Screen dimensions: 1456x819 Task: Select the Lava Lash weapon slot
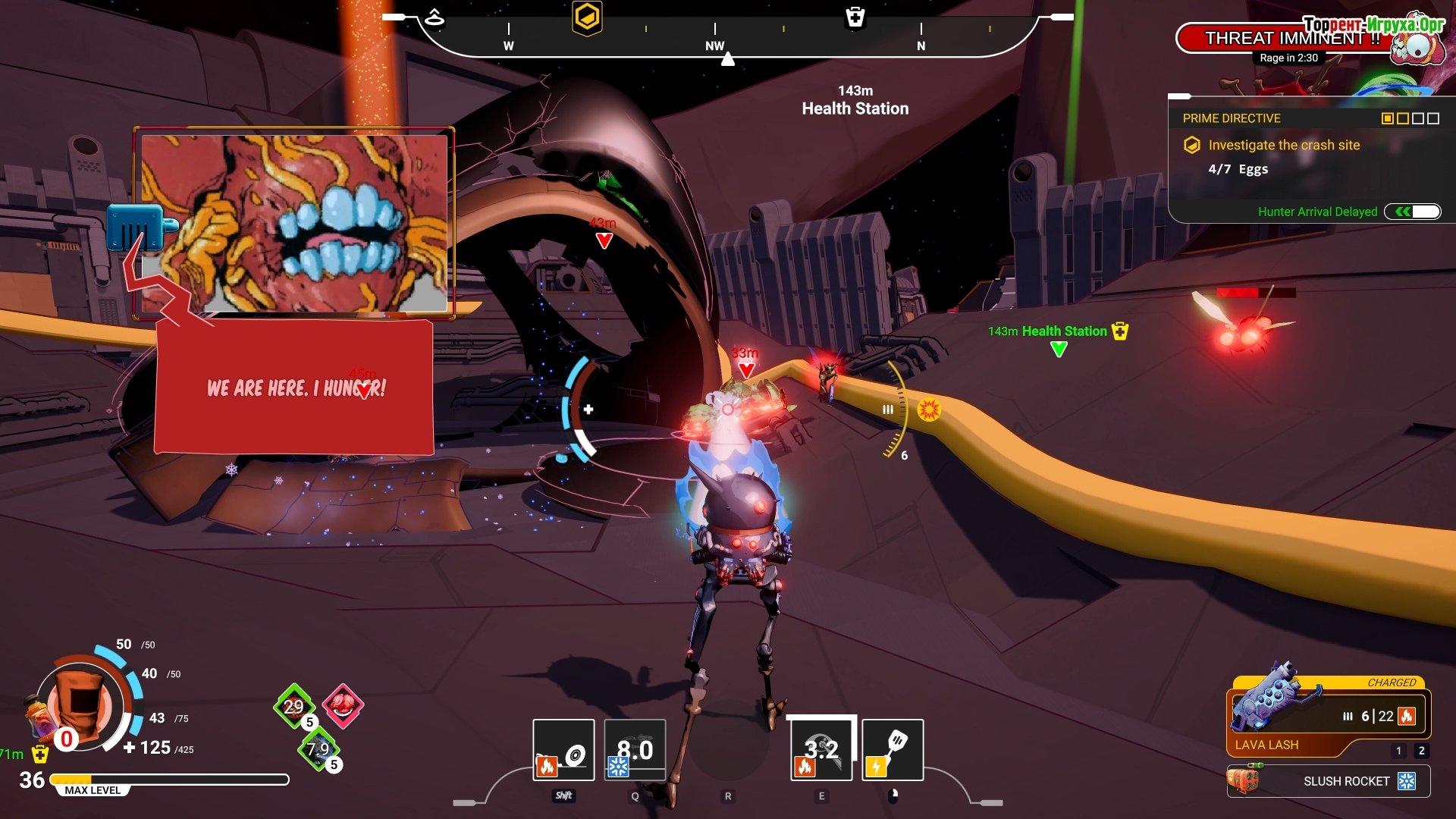tap(1327, 717)
